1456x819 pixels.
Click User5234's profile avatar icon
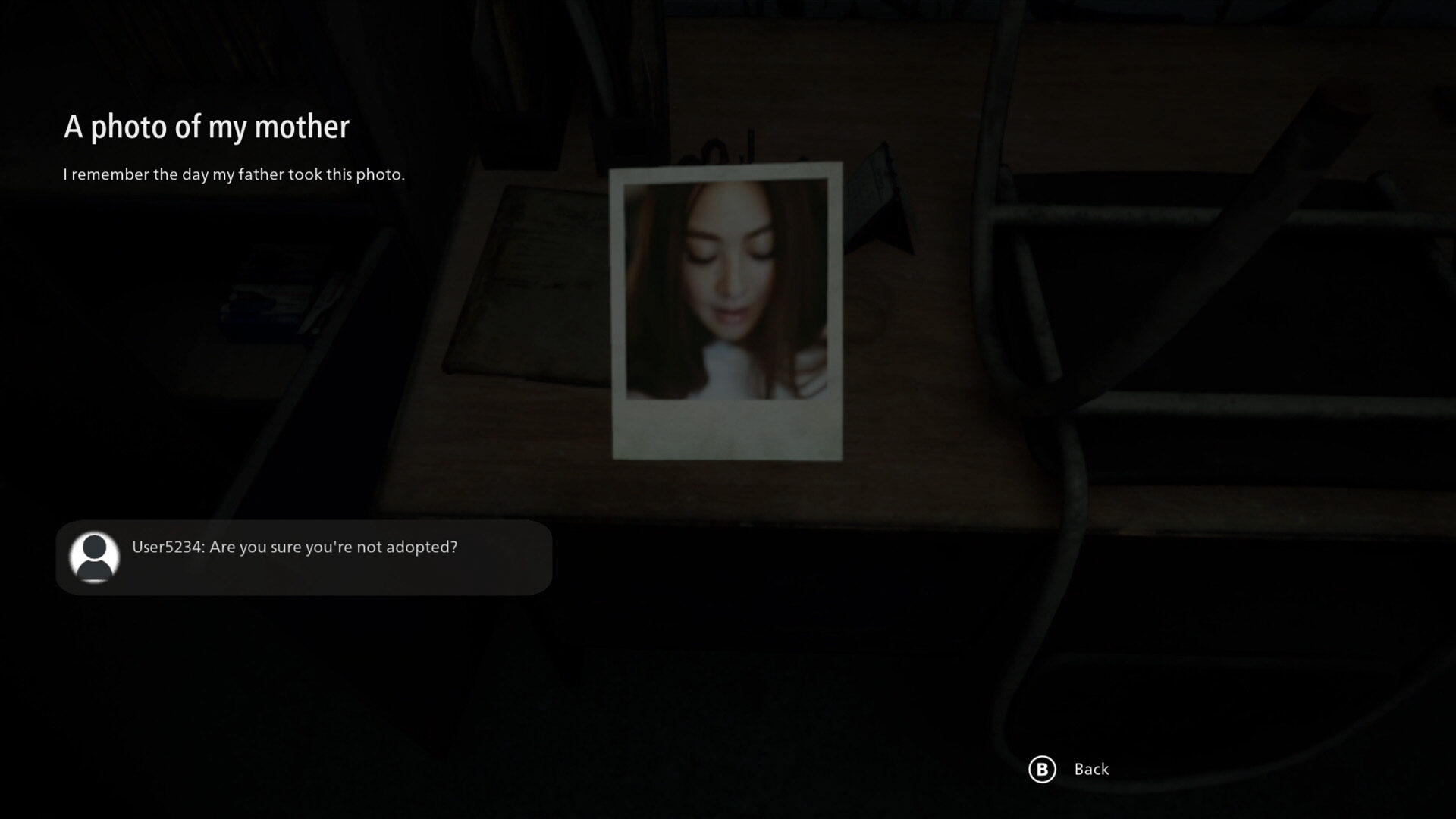point(95,557)
